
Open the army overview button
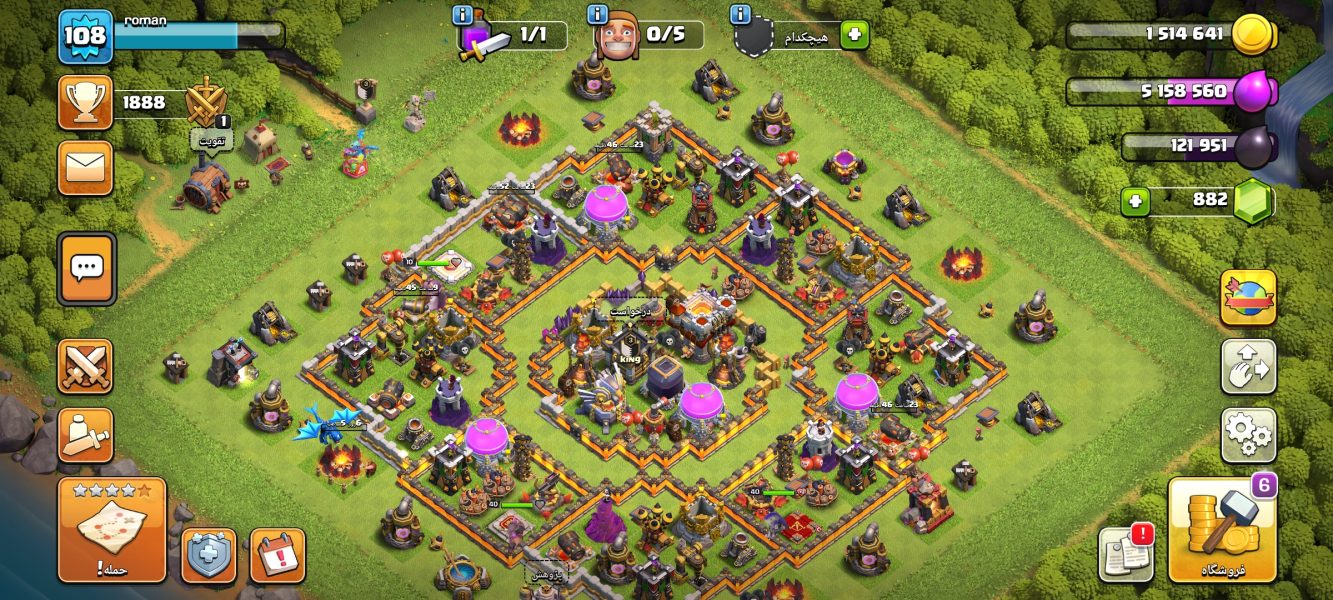click(x=85, y=435)
